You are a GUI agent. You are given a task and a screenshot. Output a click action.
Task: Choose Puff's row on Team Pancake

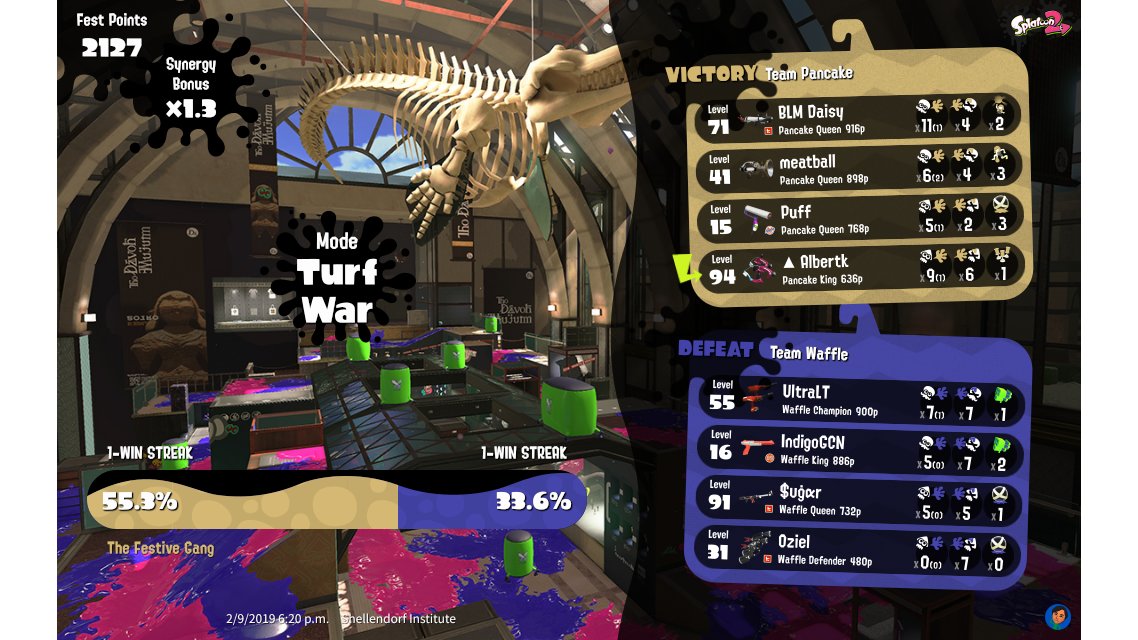pyautogui.click(x=860, y=218)
